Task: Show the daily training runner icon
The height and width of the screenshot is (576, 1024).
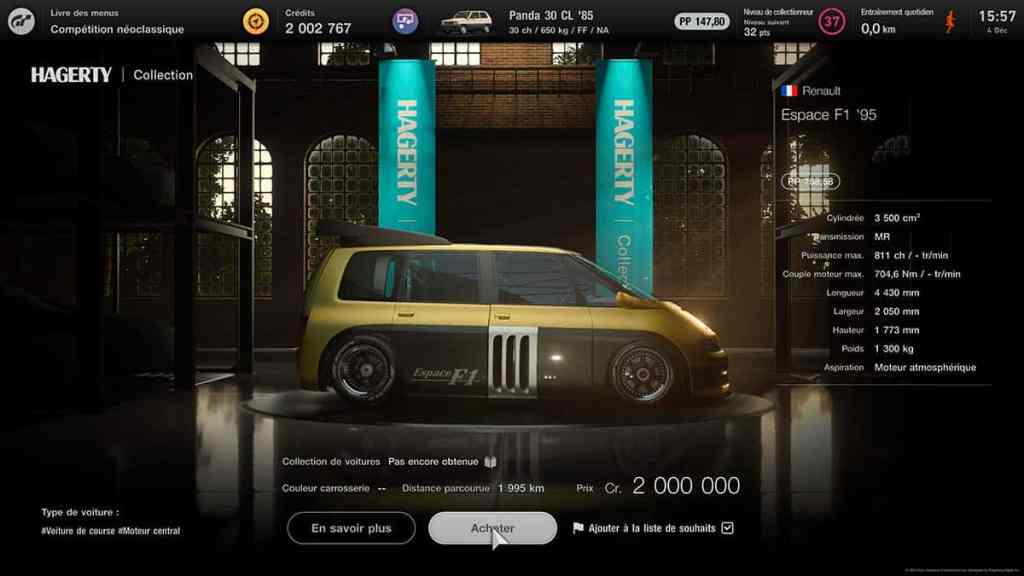Action: coord(950,21)
